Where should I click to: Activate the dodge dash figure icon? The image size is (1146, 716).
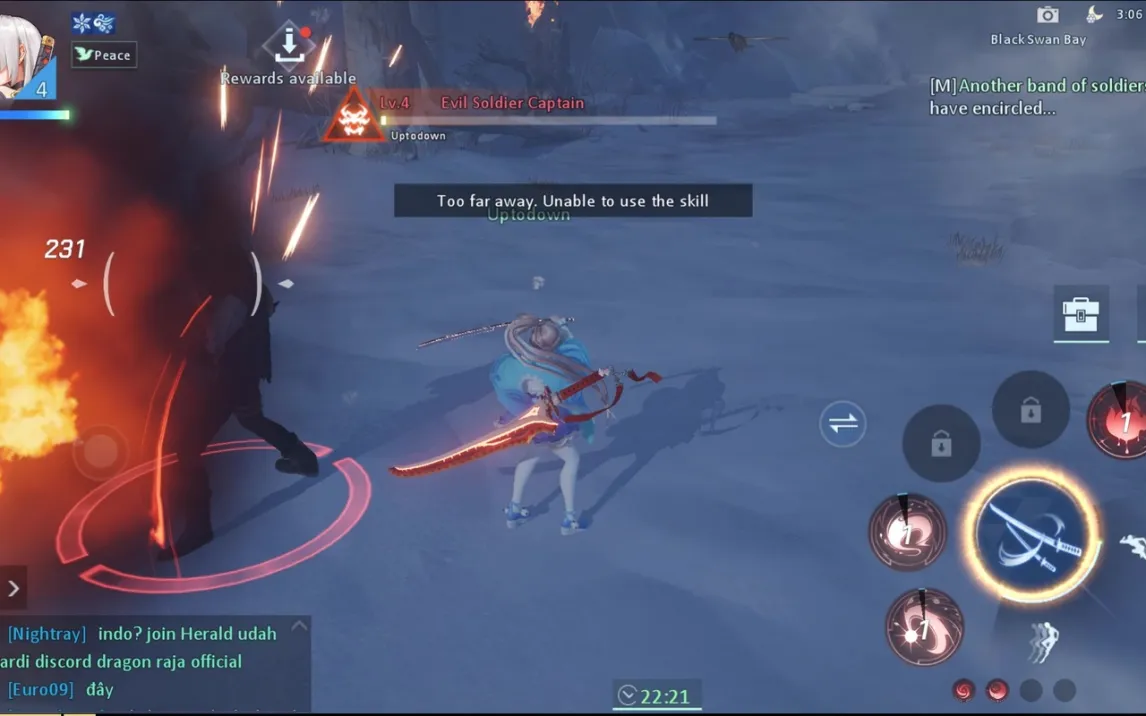(1043, 641)
